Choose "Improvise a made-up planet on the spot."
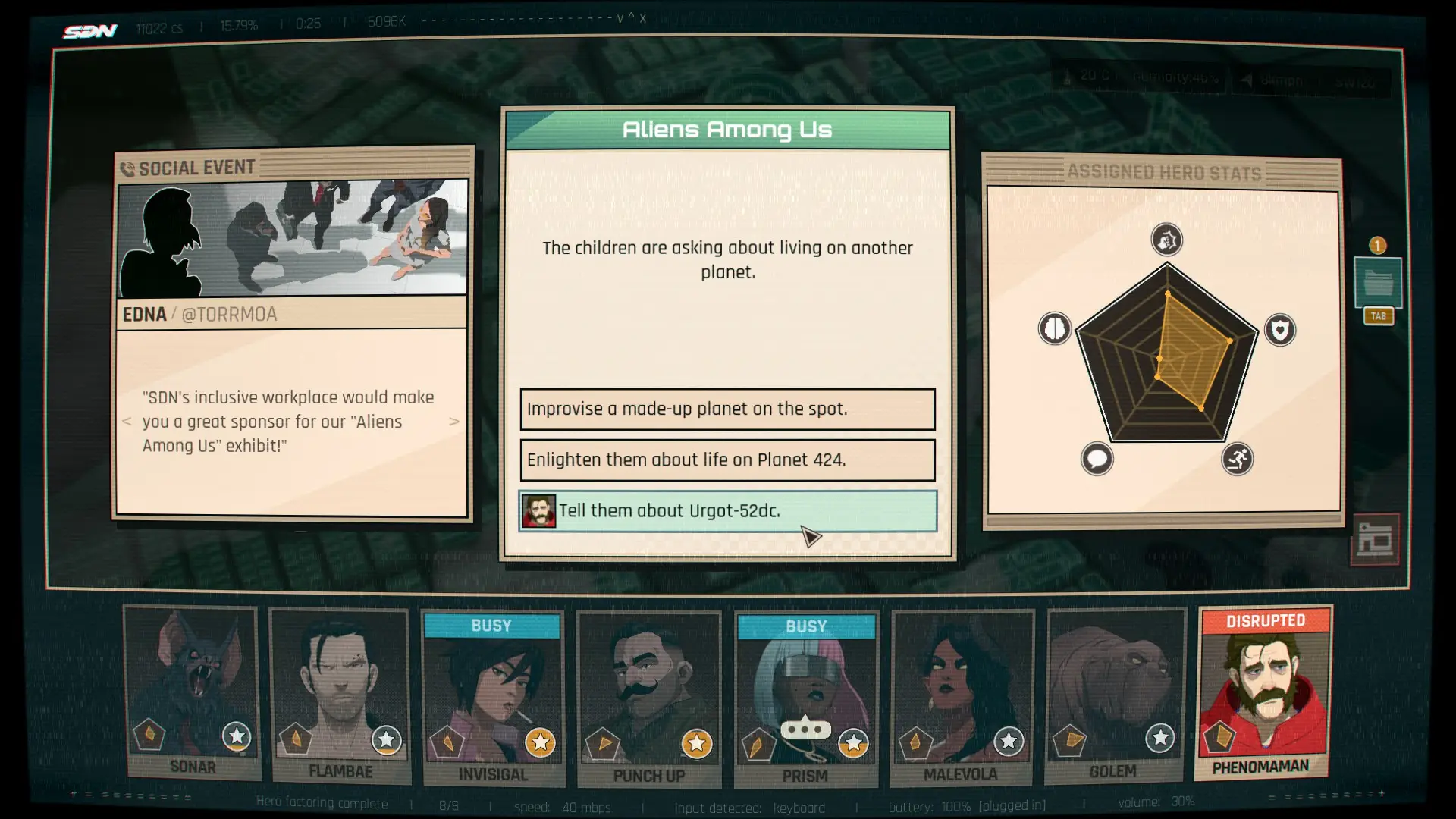 tap(727, 409)
